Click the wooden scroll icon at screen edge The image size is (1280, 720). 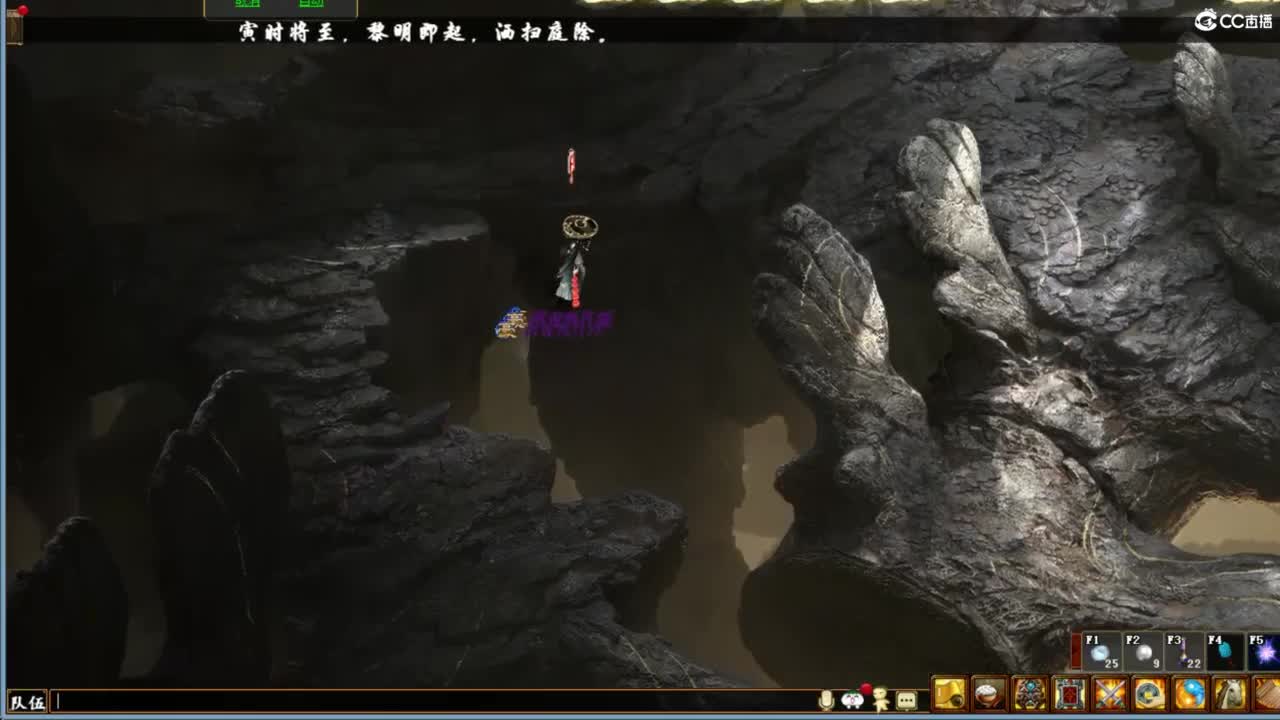click(14, 30)
